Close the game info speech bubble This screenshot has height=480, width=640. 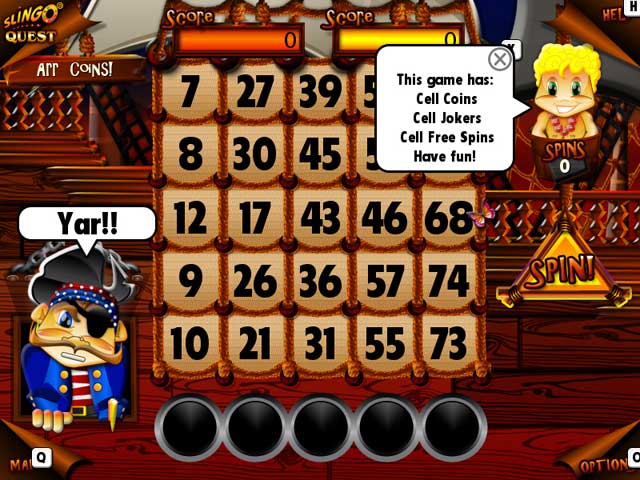tap(499, 59)
